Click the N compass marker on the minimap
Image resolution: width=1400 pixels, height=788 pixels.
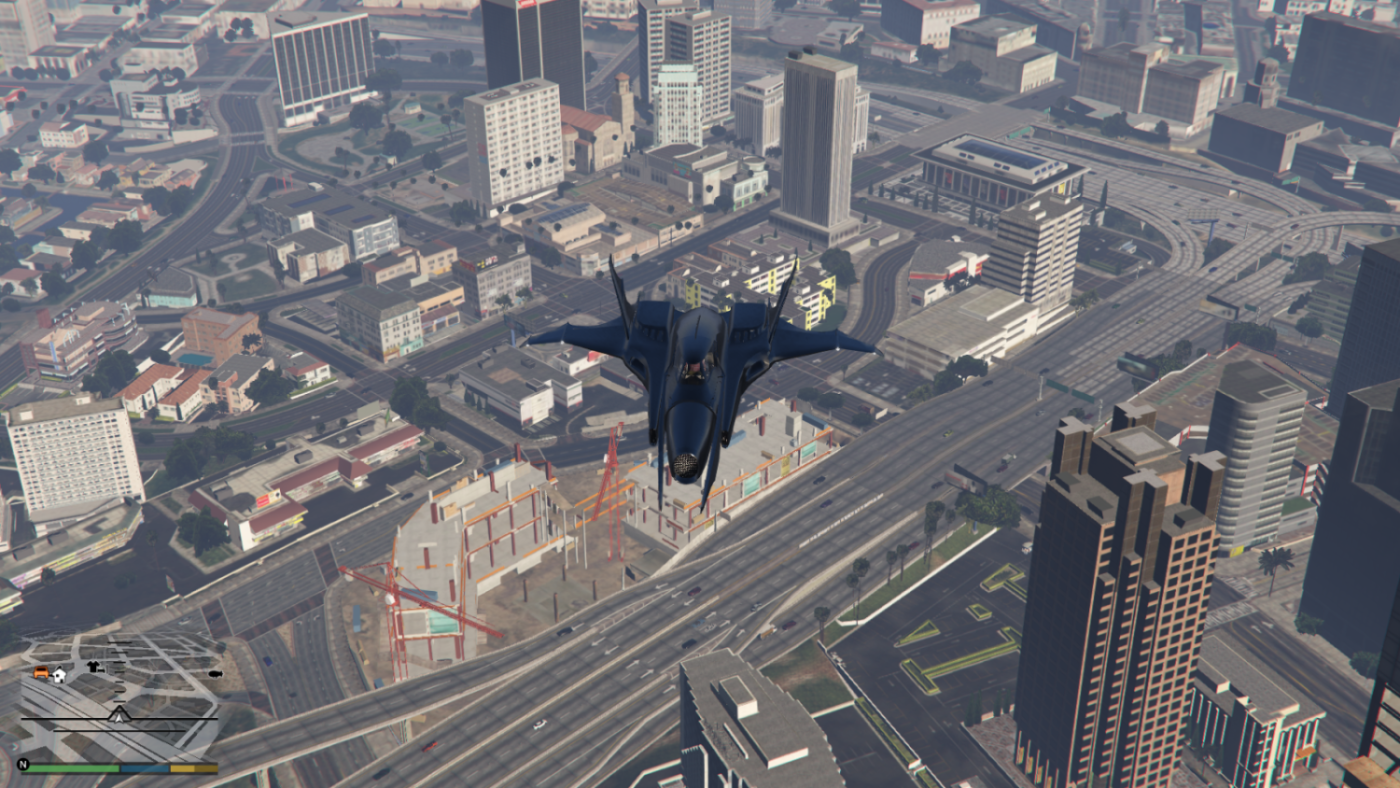click(23, 764)
